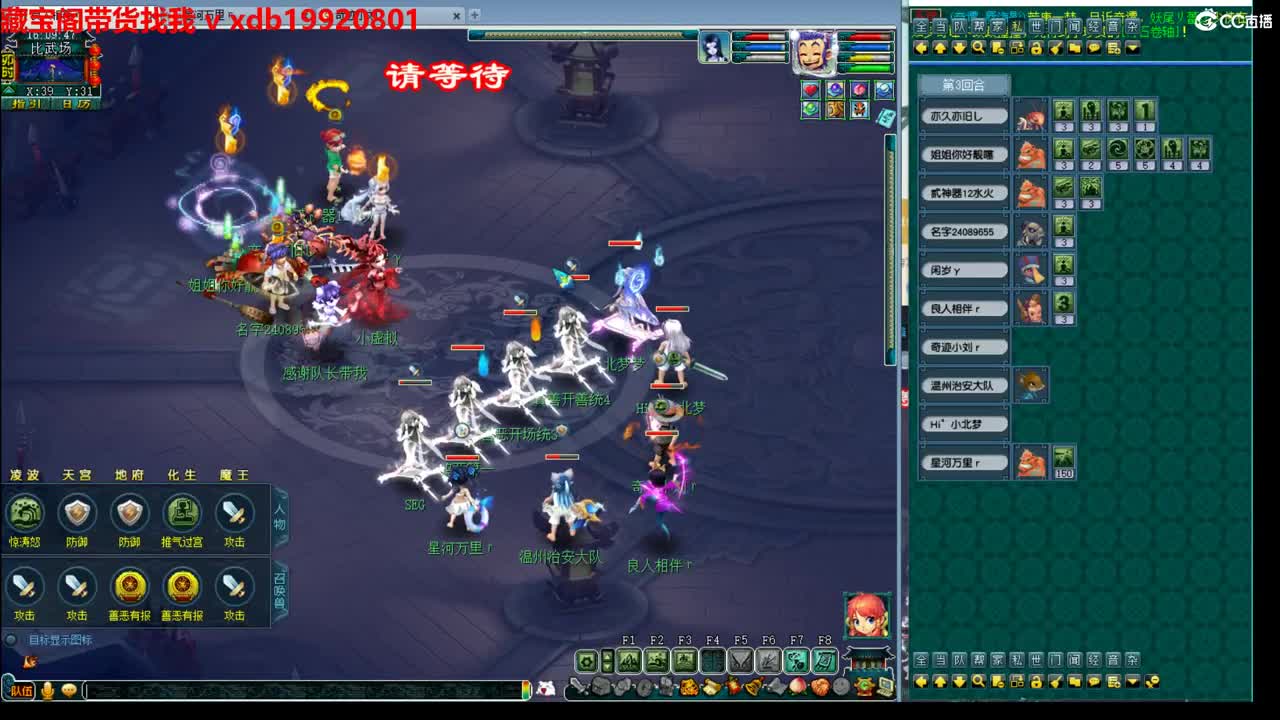1280x720 pixels.
Task: Toggle the 目标显示图标 checkbox
Action: (x=13, y=637)
